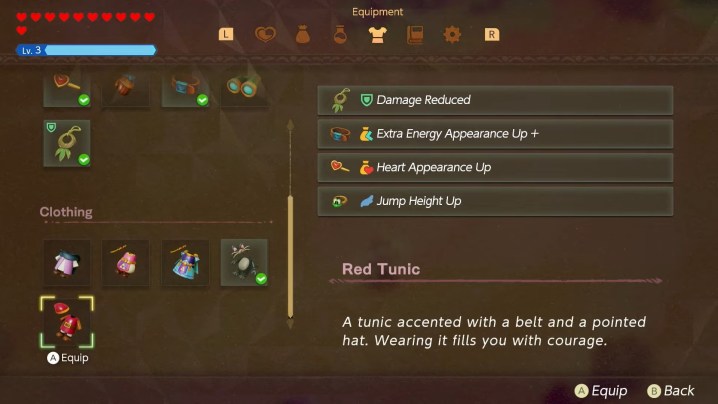This screenshot has width=718, height=404.
Task: Switch to the pouch bag tab
Action: click(x=302, y=35)
